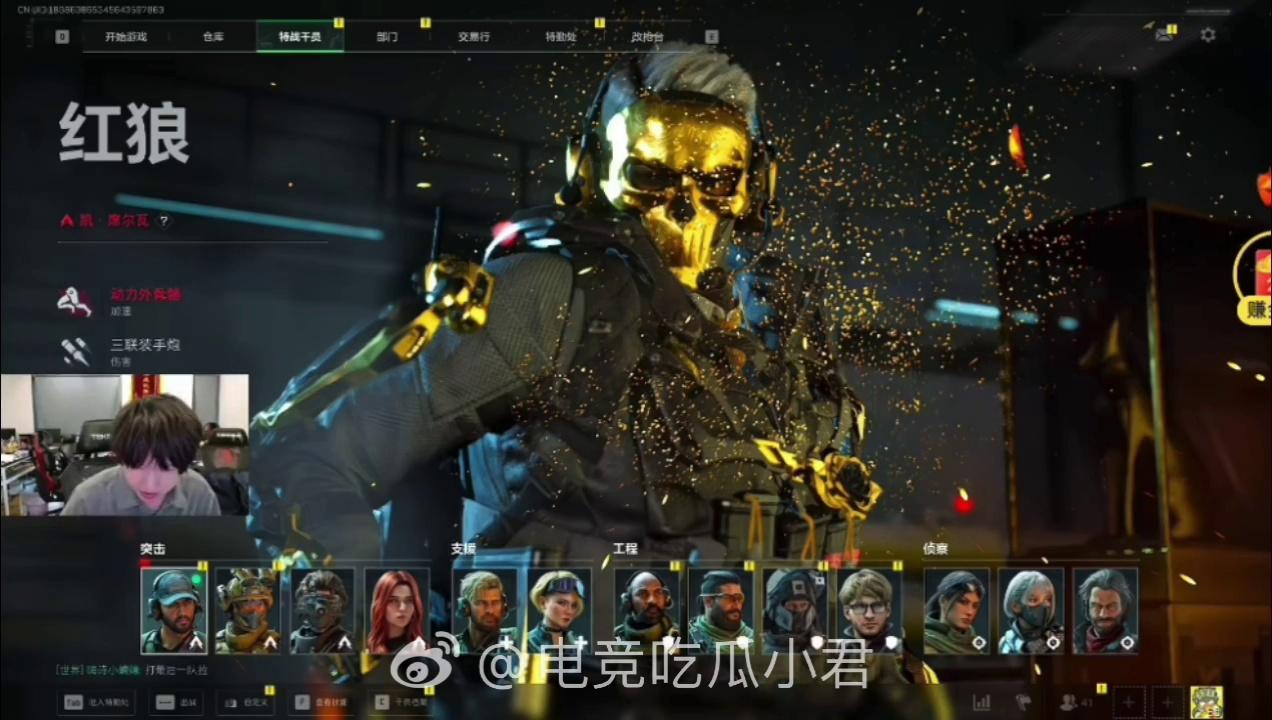The height and width of the screenshot is (720, 1272).
Task: Choose the red-haired assault operator
Action: click(397, 610)
